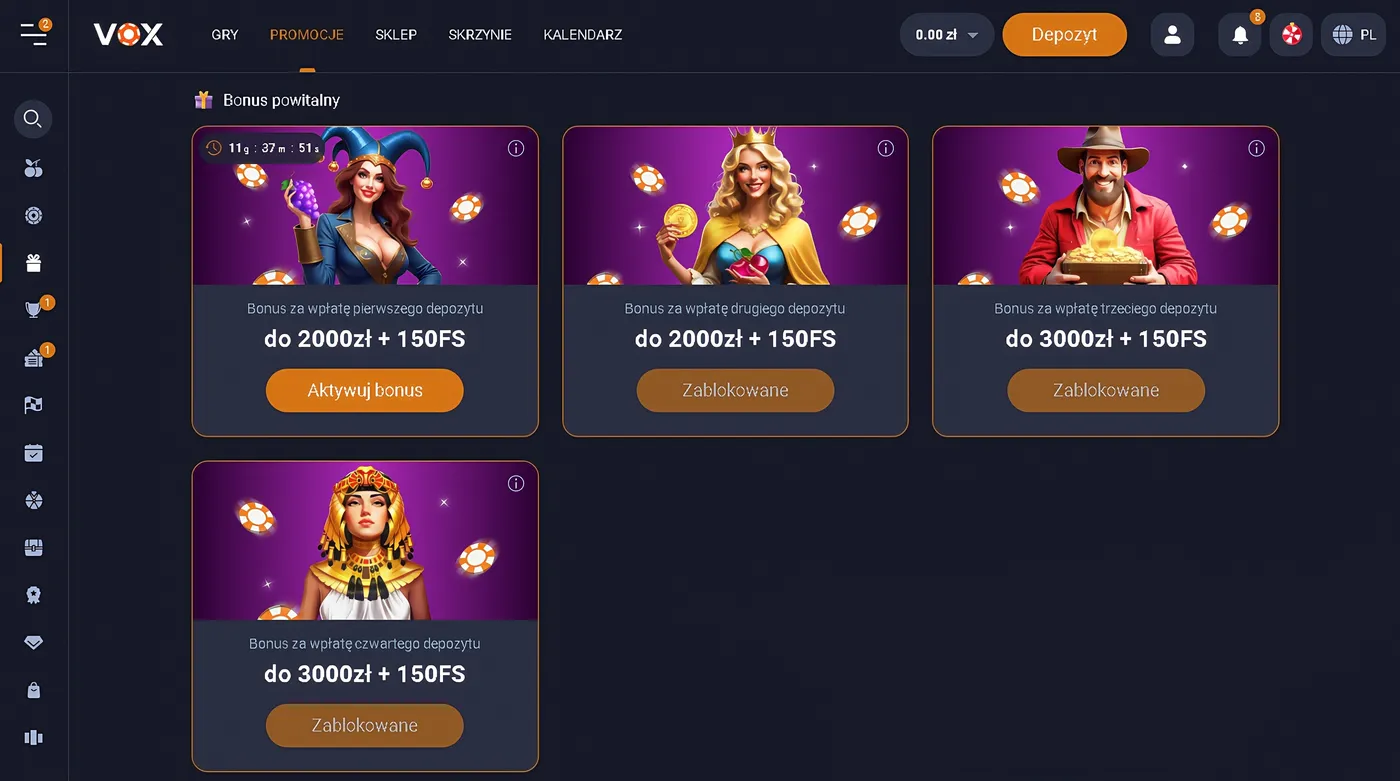Switch to the GRY tab
Viewport: 1400px width, 781px height.
(224, 34)
